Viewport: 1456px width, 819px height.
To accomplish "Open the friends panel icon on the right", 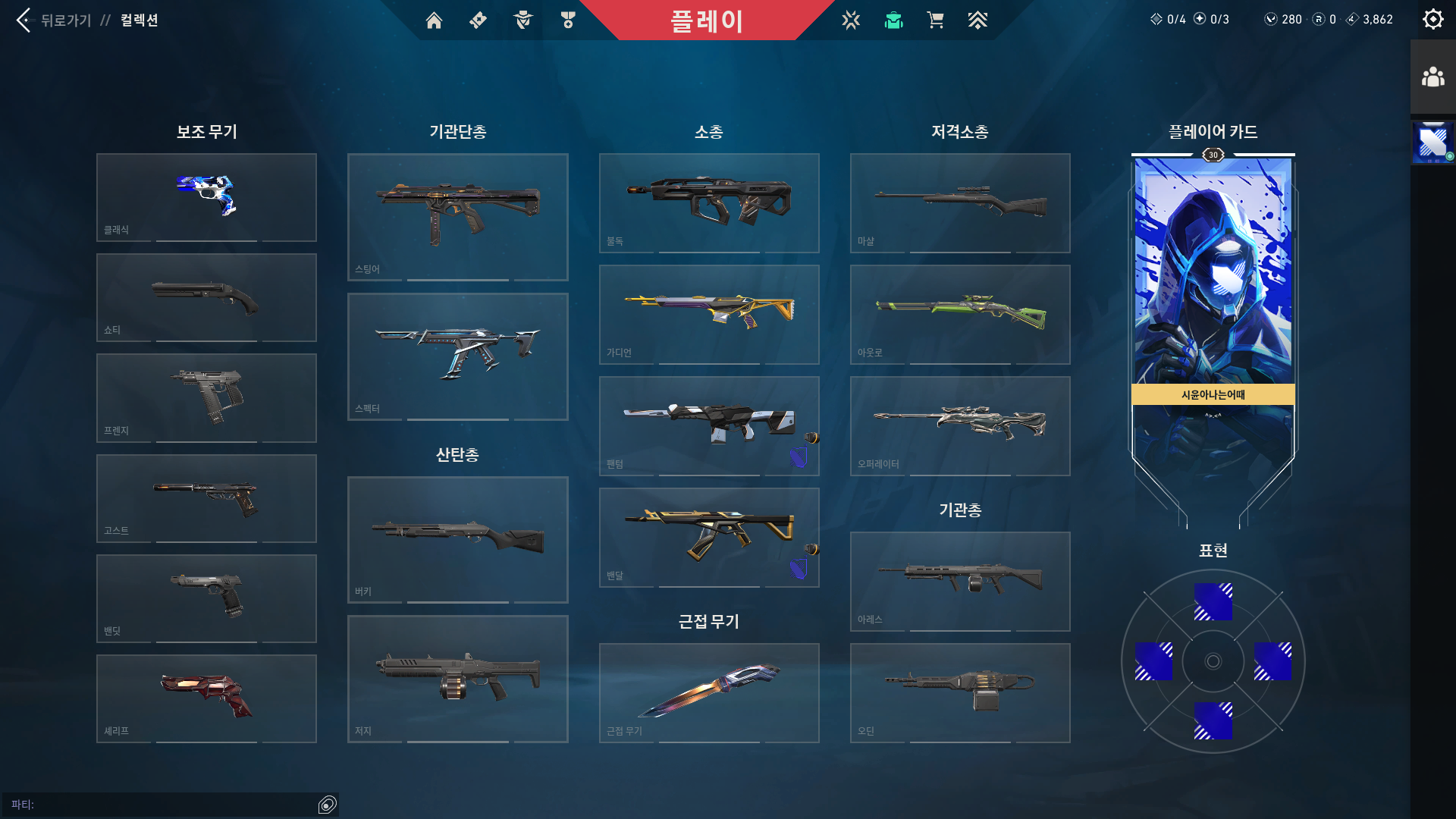I will pyautogui.click(x=1432, y=75).
